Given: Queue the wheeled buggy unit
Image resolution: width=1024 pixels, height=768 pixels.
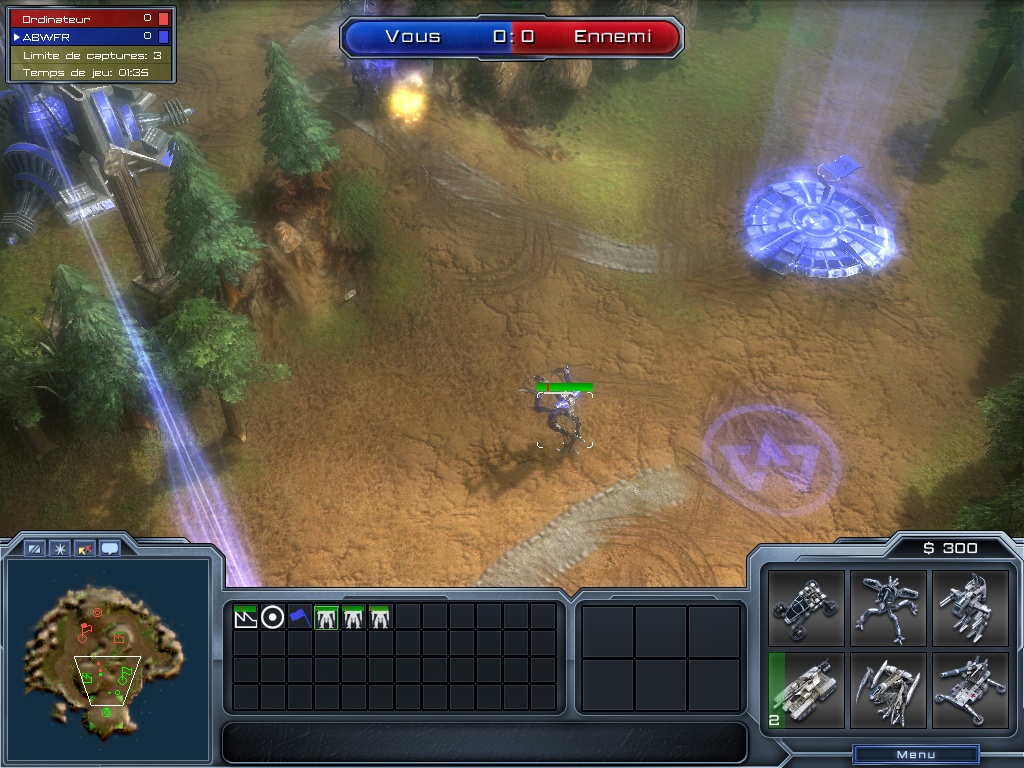Looking at the screenshot, I should (x=806, y=607).
